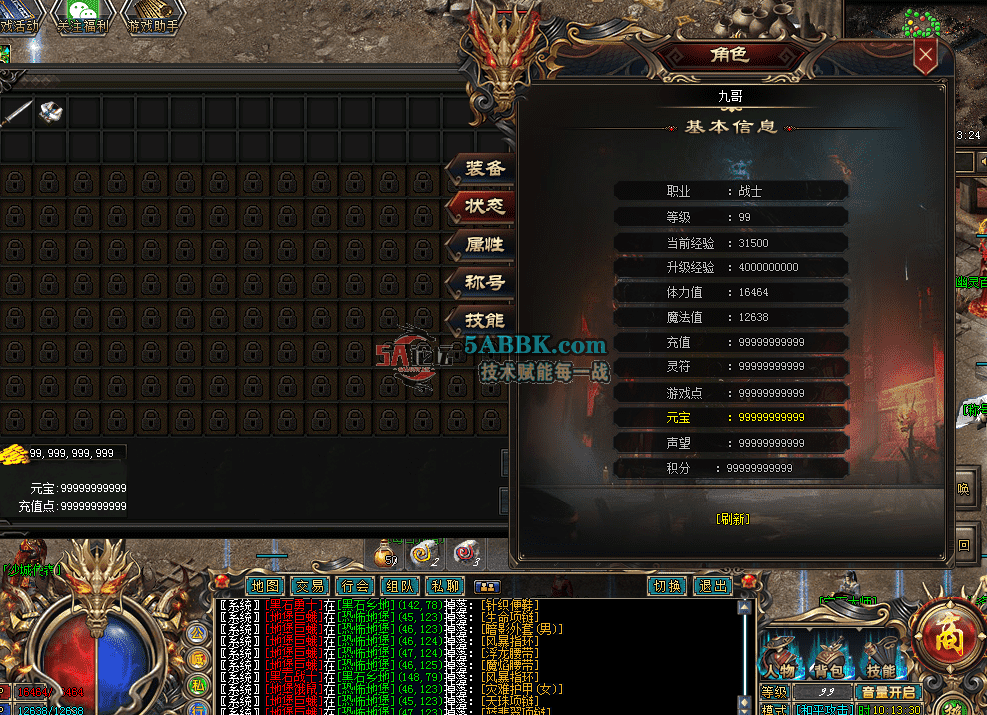
Task: Click the 切换 switch button
Action: tap(667, 586)
